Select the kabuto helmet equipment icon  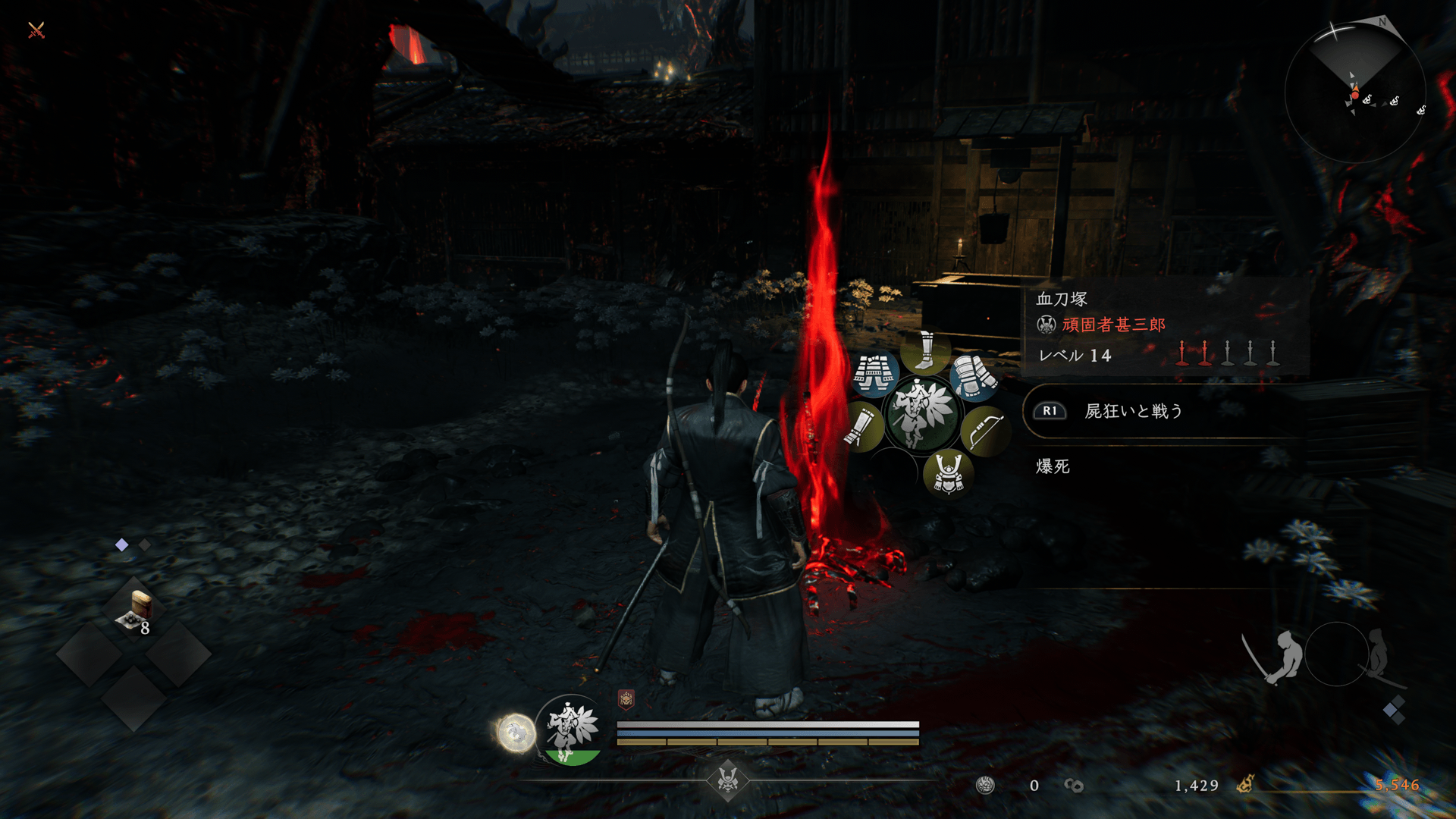click(948, 473)
